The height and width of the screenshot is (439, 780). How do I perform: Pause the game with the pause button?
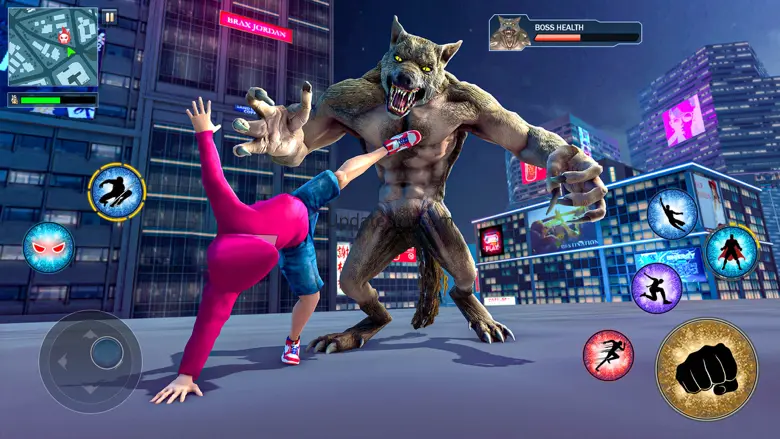(x=109, y=16)
